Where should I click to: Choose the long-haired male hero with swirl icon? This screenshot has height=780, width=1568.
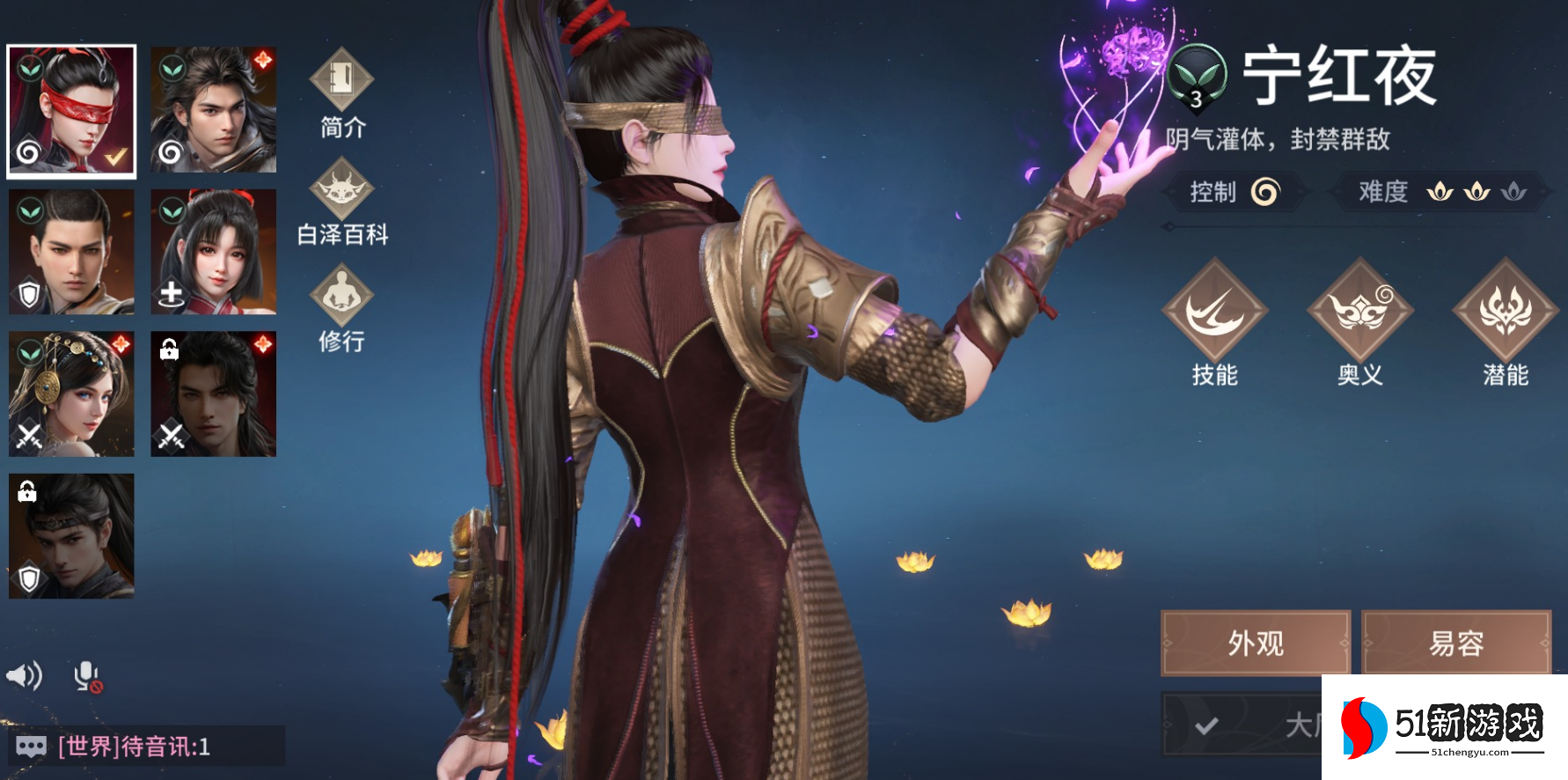click(x=213, y=109)
